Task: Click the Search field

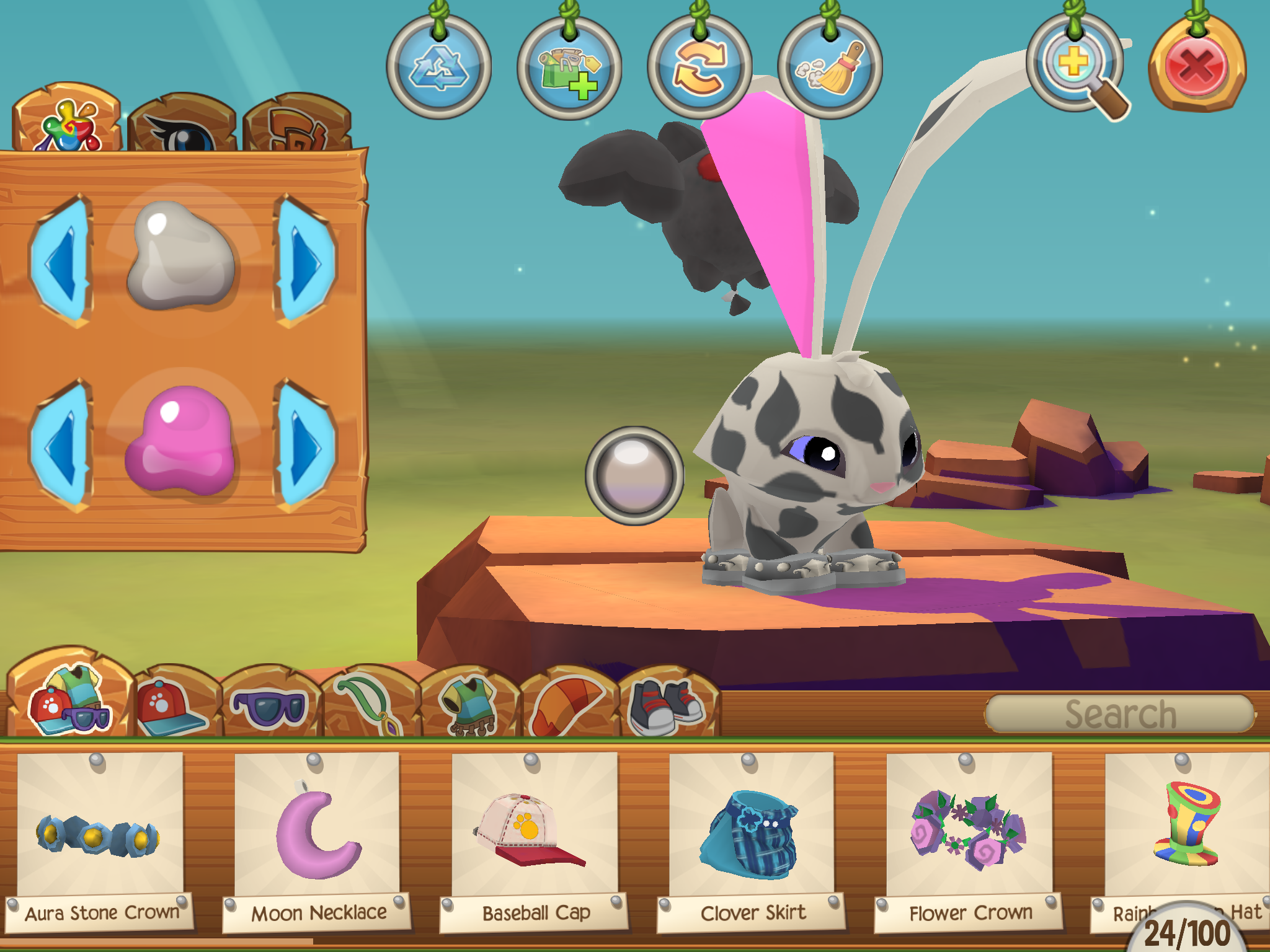Action: point(1119,714)
